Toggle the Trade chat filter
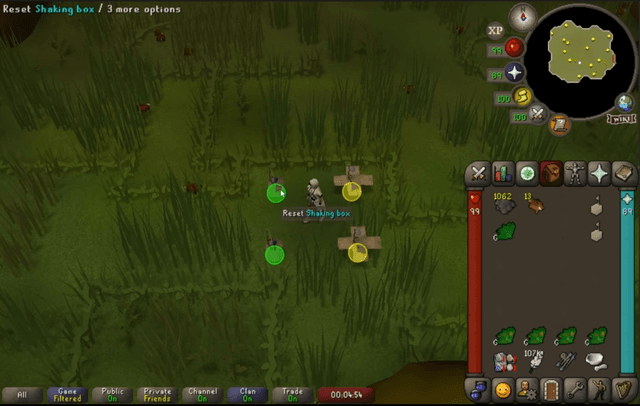This screenshot has width=640, height=406. coord(293,395)
